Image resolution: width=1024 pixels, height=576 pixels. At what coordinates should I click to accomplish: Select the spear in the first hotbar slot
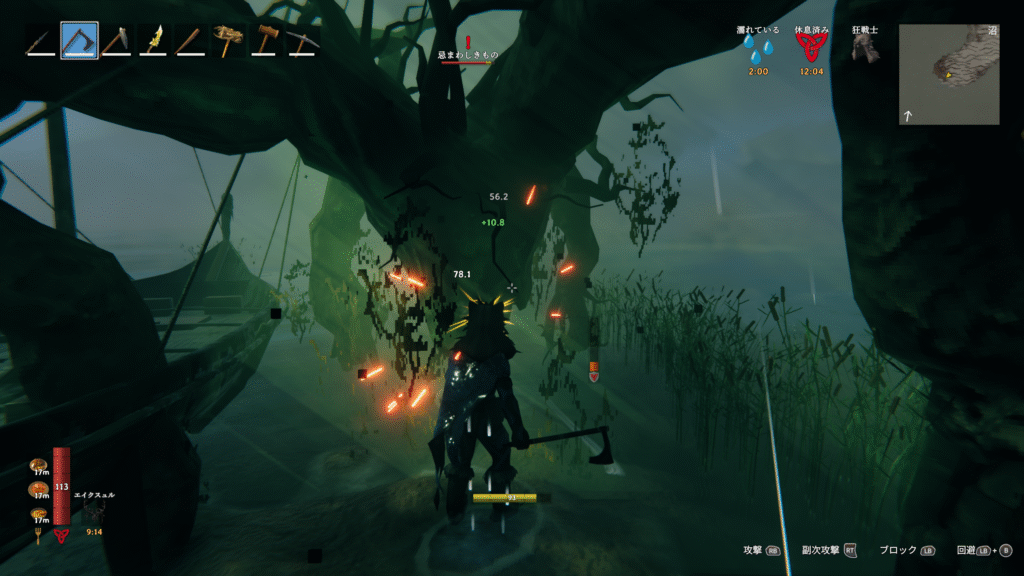(x=41, y=41)
